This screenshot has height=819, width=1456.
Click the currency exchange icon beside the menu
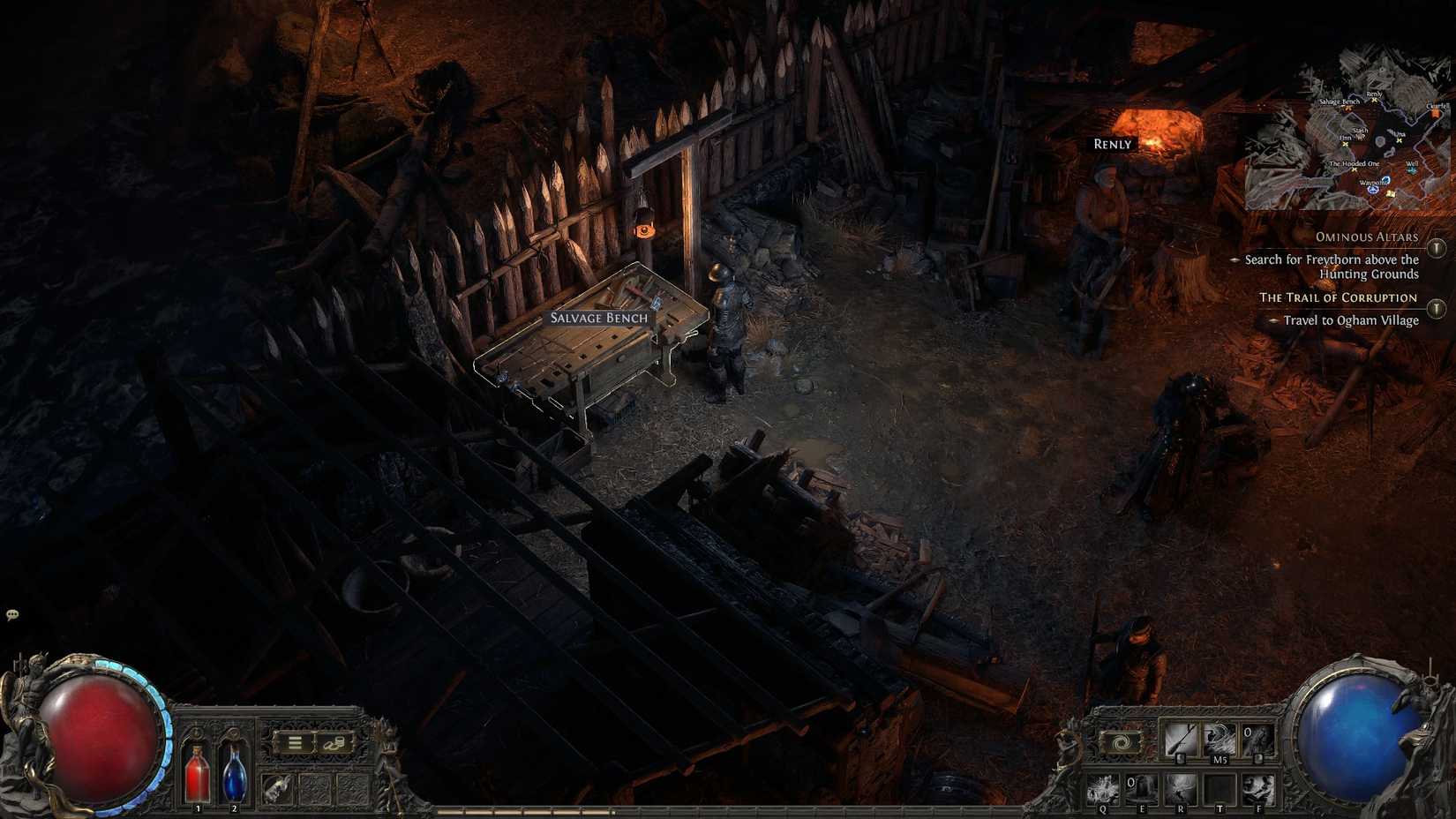[x=334, y=743]
